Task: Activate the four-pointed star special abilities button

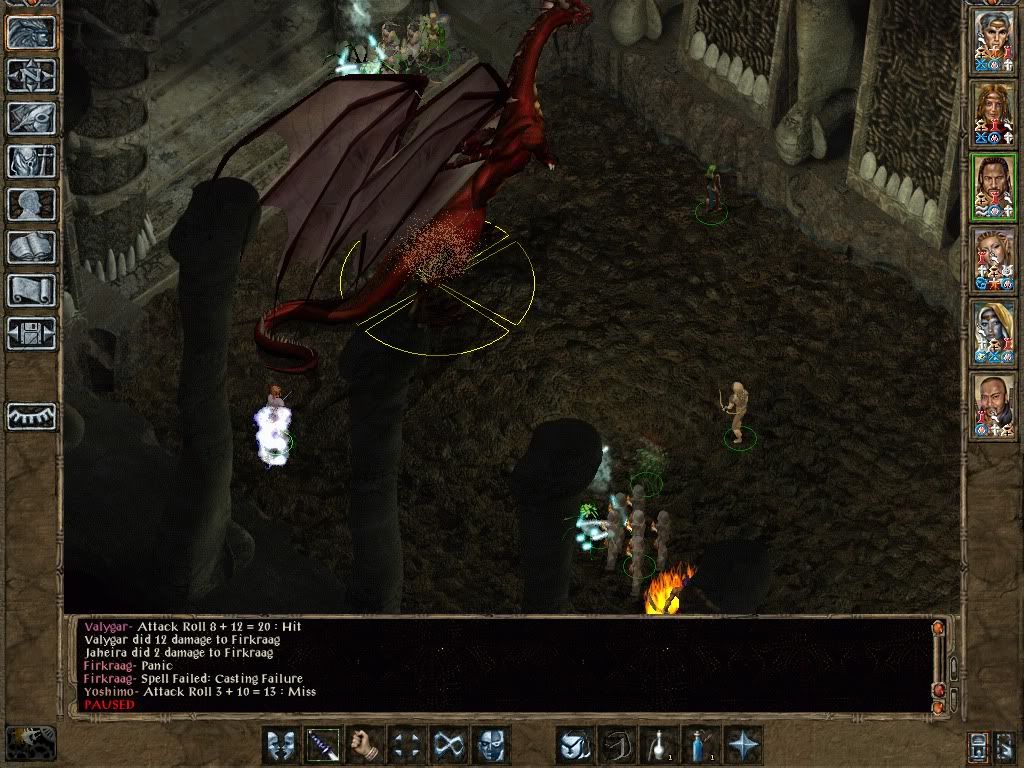Action: point(742,745)
